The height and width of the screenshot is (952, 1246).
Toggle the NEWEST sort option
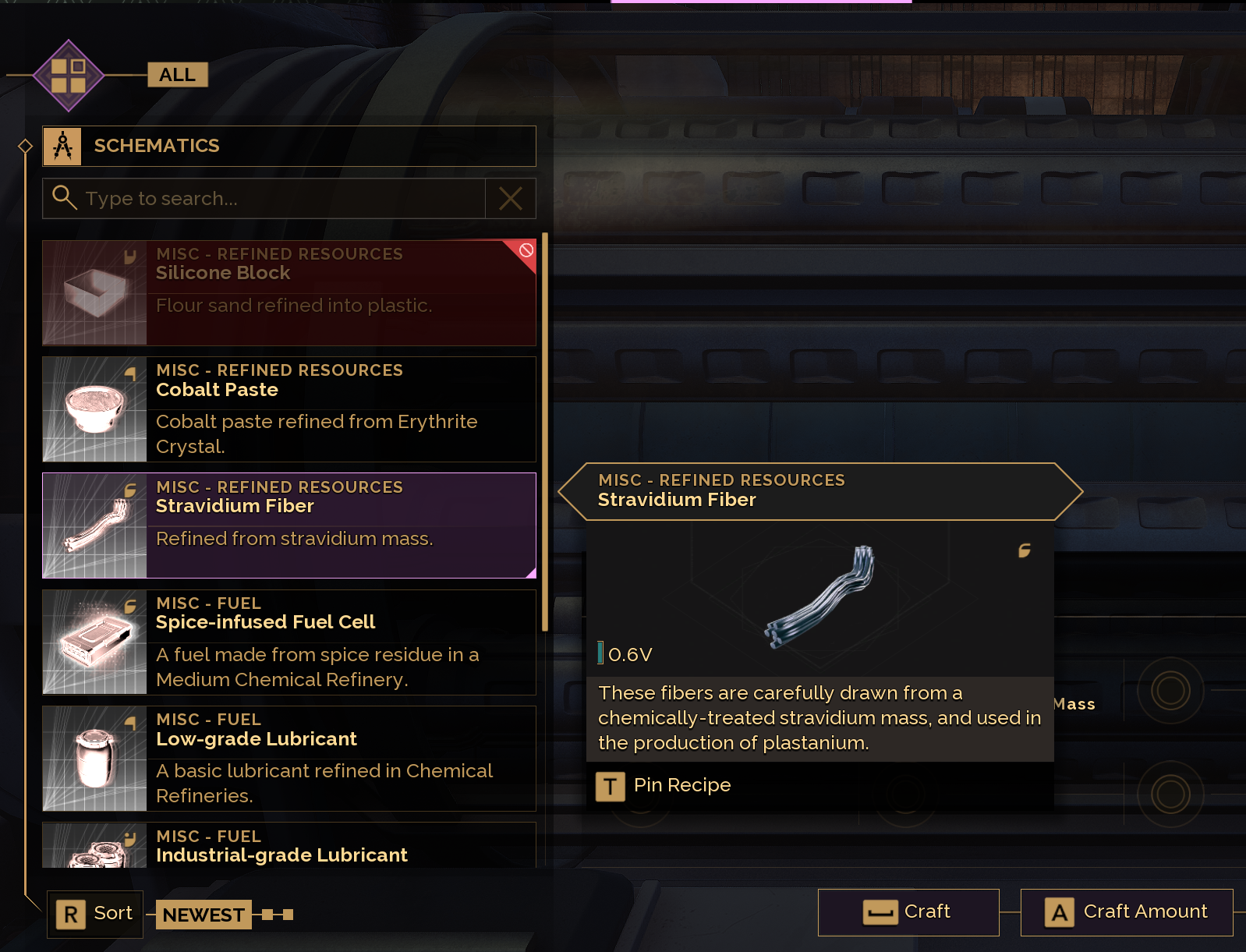(204, 915)
